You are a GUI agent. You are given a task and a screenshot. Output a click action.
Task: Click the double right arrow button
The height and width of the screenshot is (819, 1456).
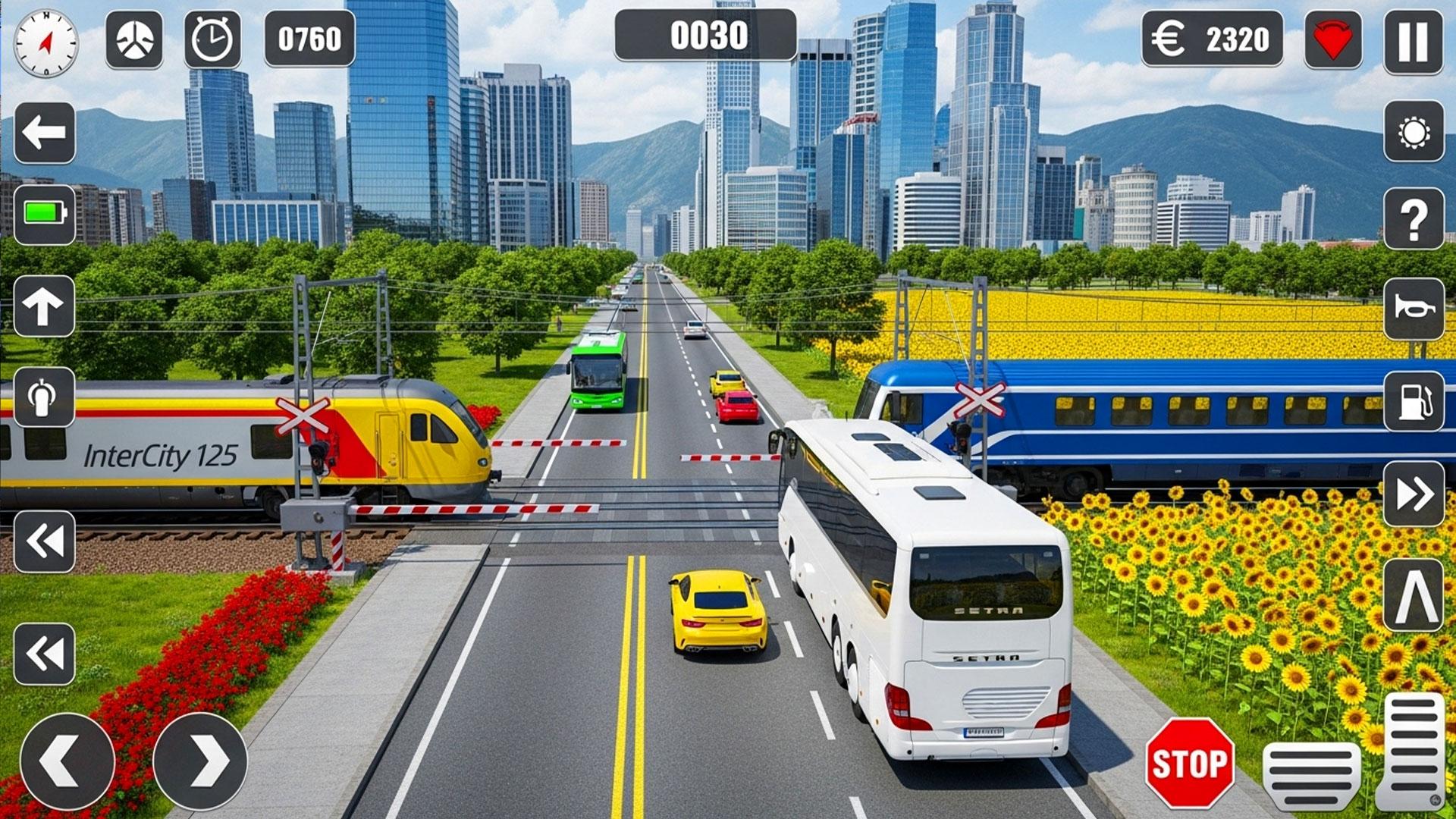coord(1414,494)
